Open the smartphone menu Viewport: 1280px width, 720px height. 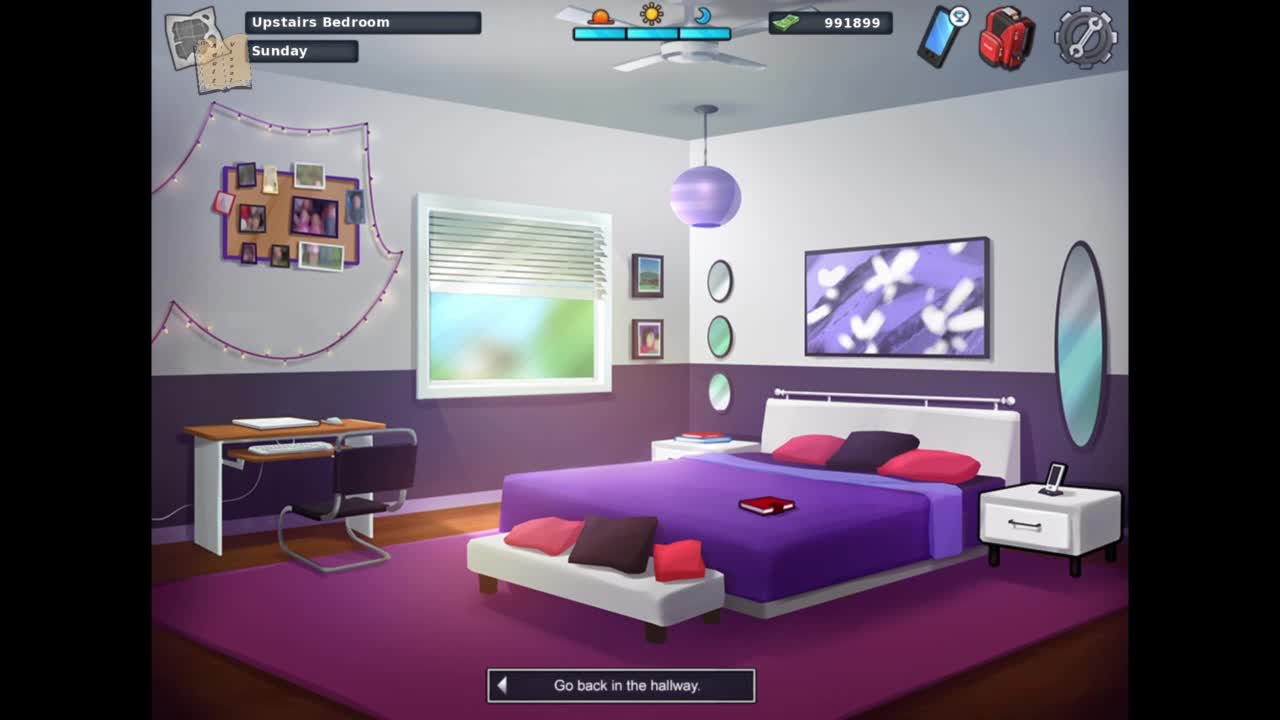(940, 37)
